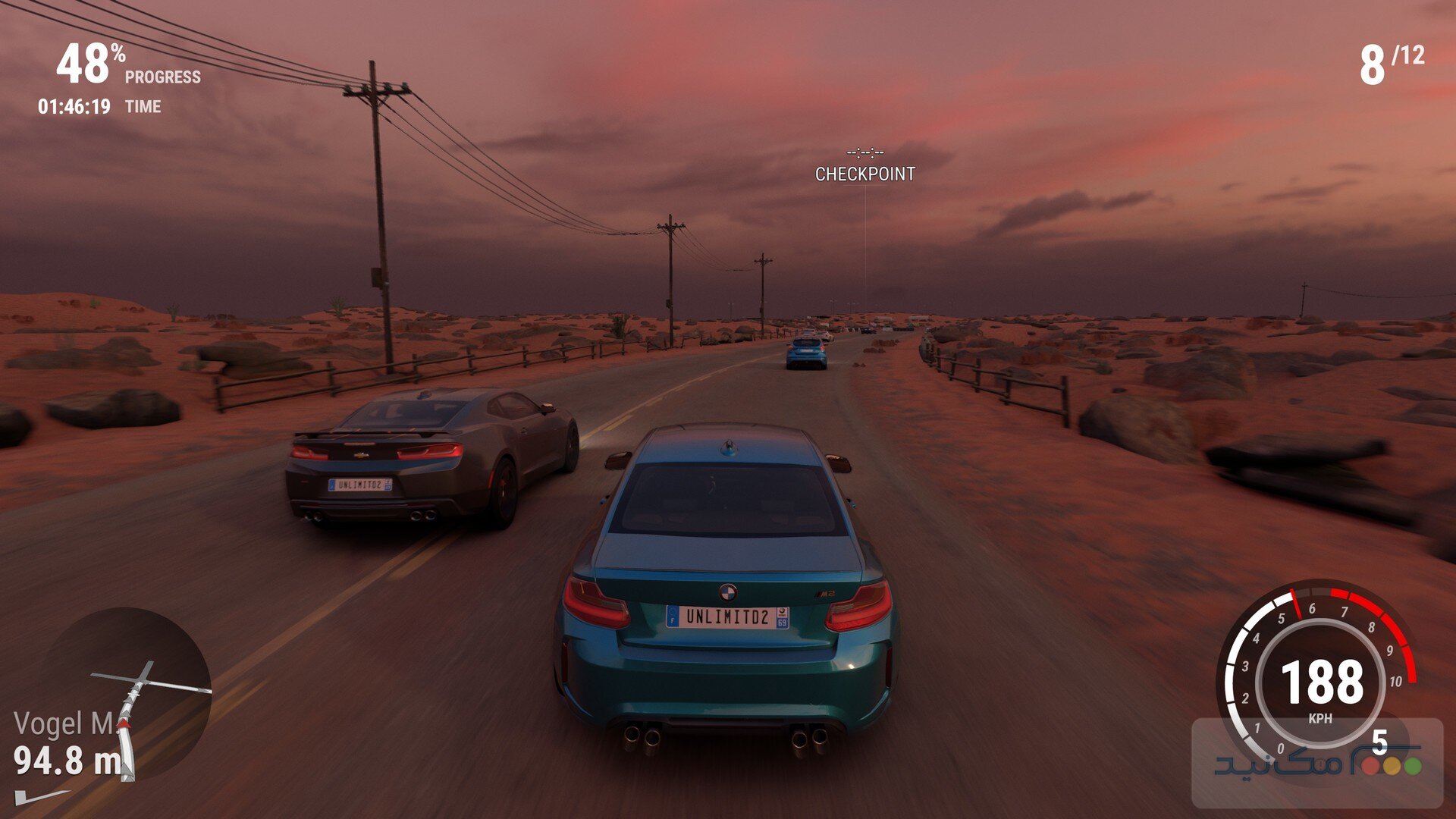
Task: Select the CHECKPOINT waypoint marker
Action: click(864, 174)
